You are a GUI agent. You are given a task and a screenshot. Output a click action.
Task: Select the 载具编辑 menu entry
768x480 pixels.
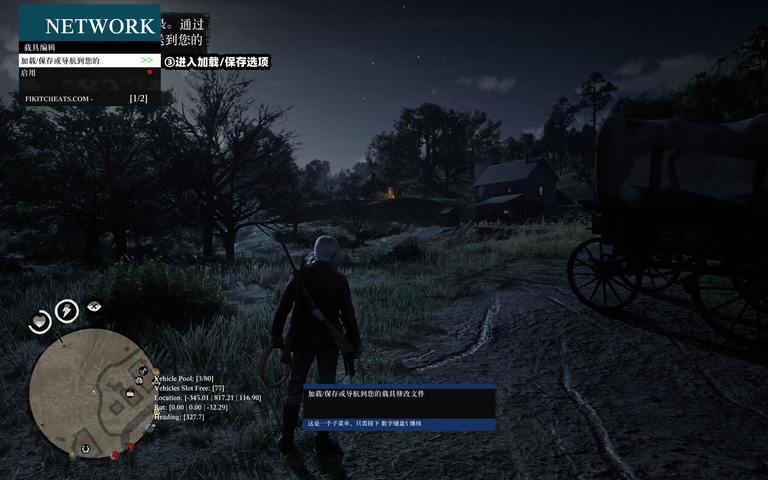pos(38,47)
